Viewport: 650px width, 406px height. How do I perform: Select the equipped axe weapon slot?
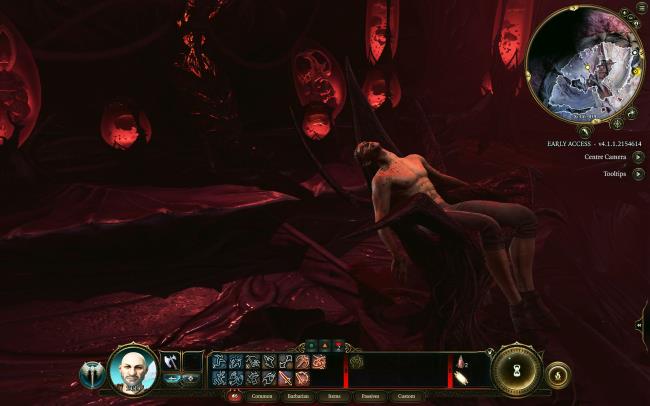point(169,362)
